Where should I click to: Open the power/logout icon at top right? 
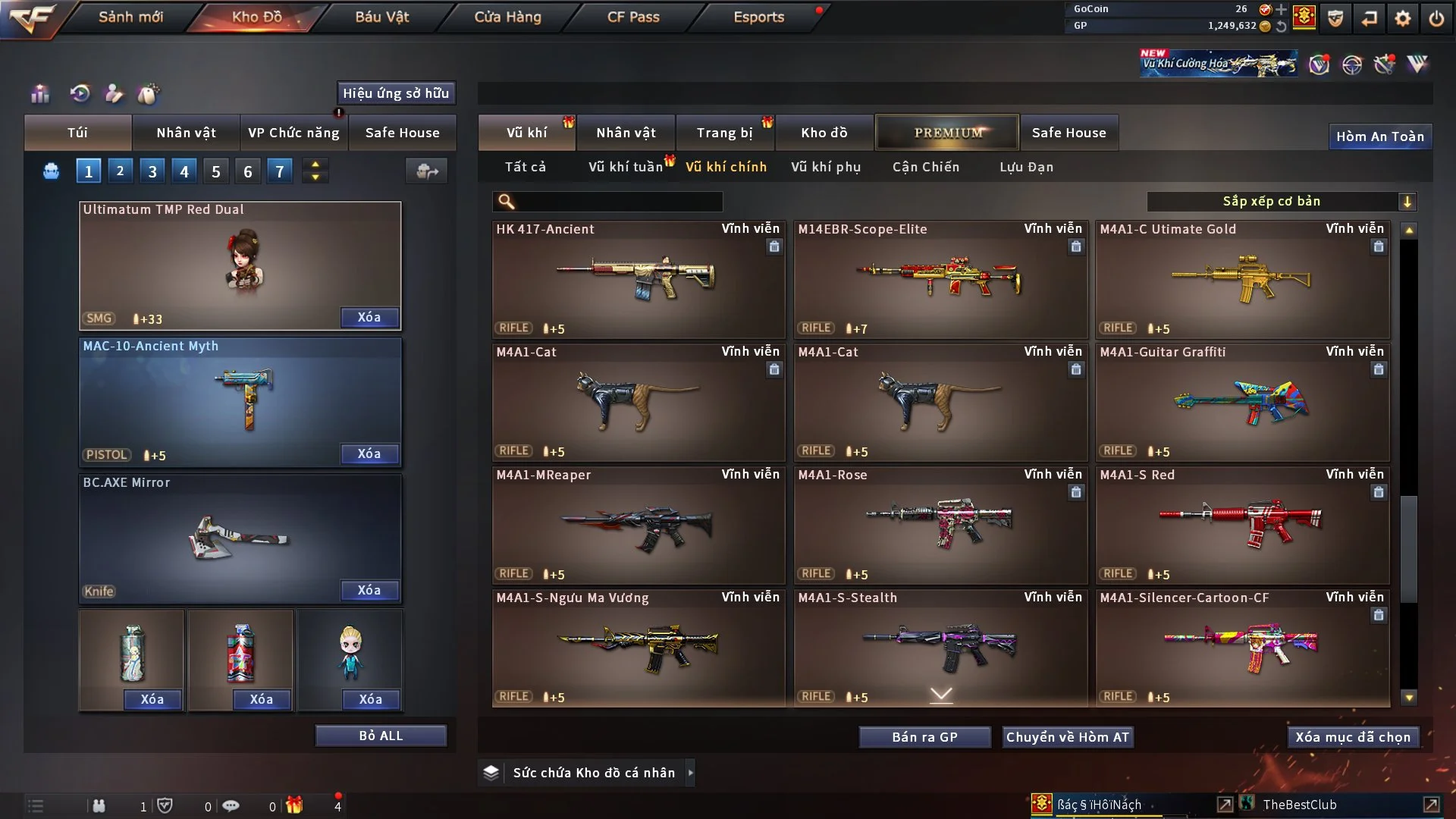[x=1436, y=19]
